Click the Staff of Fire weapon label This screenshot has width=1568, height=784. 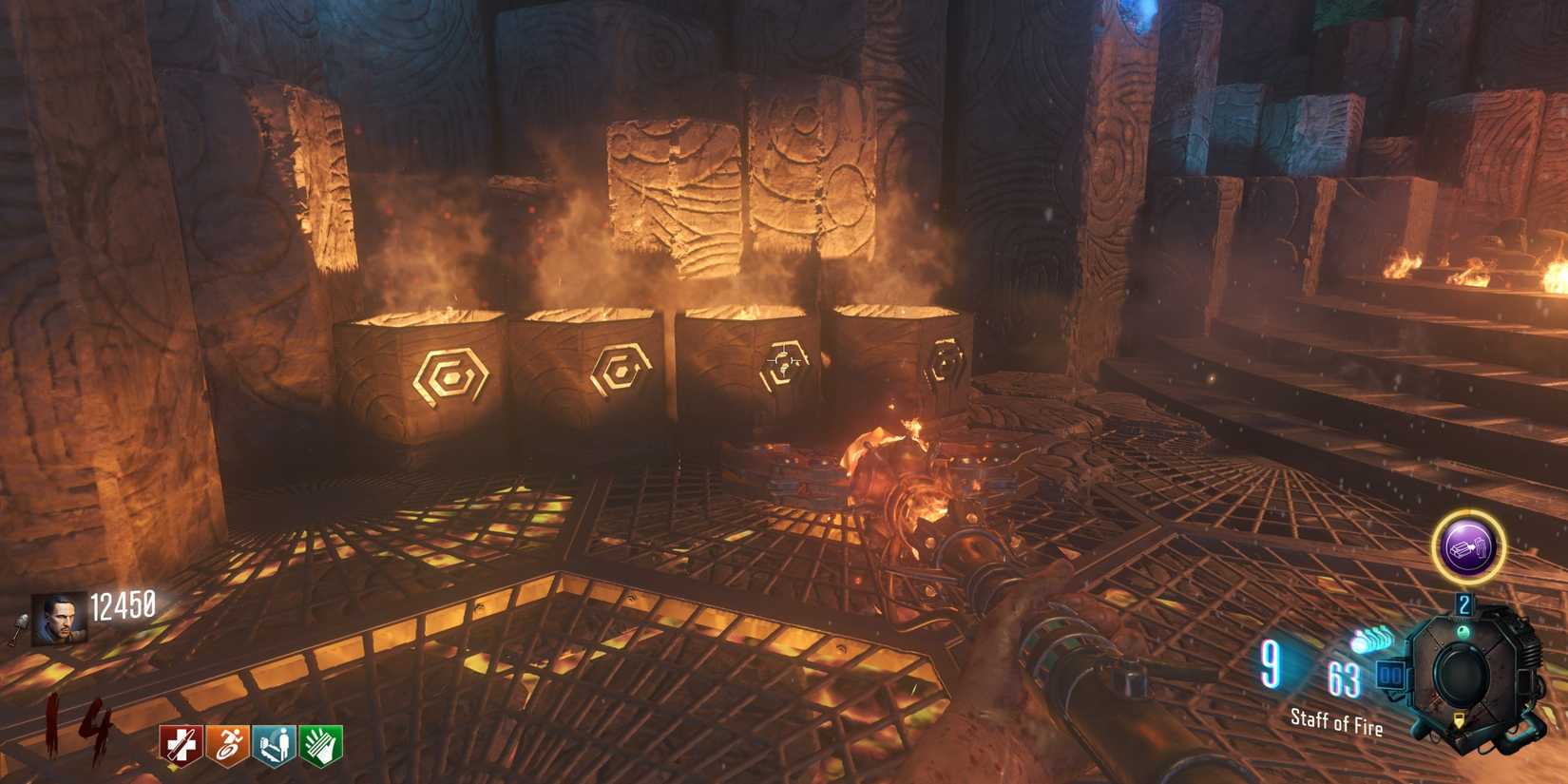(1338, 720)
